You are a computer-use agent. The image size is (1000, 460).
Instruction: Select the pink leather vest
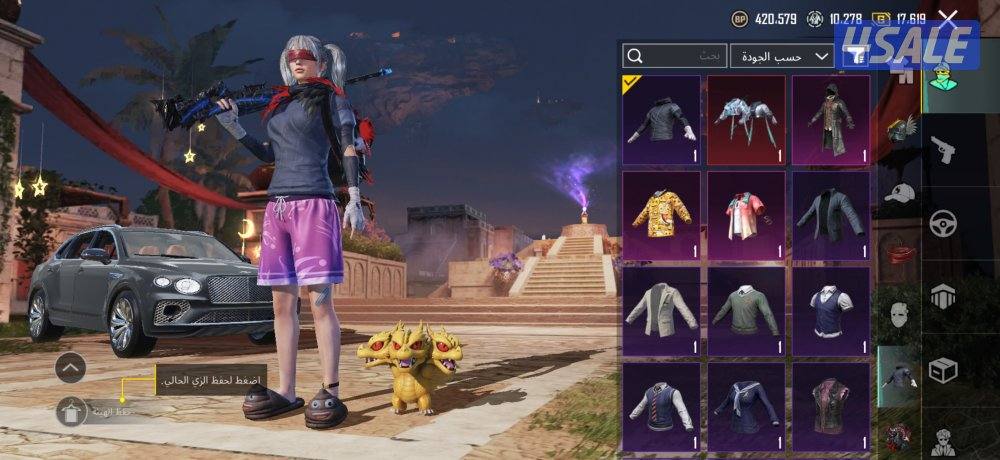point(831,406)
